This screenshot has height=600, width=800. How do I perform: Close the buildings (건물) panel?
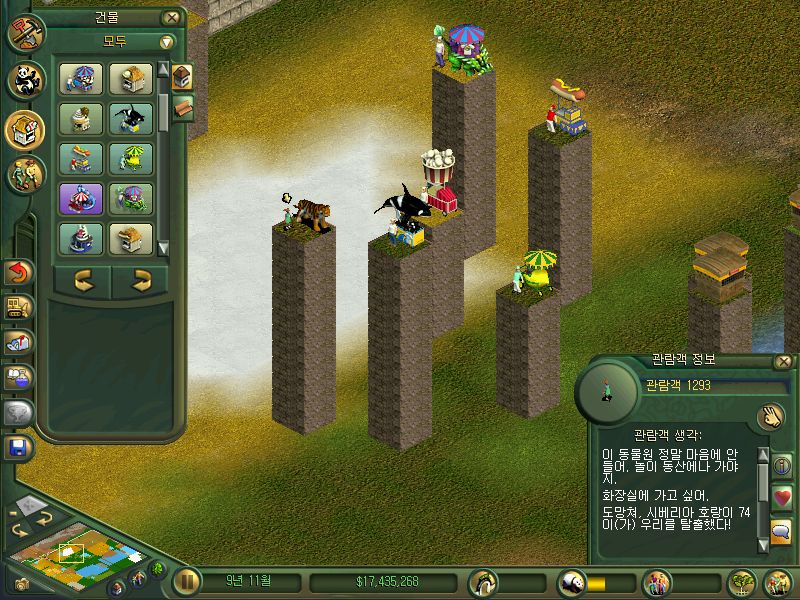coord(173,17)
